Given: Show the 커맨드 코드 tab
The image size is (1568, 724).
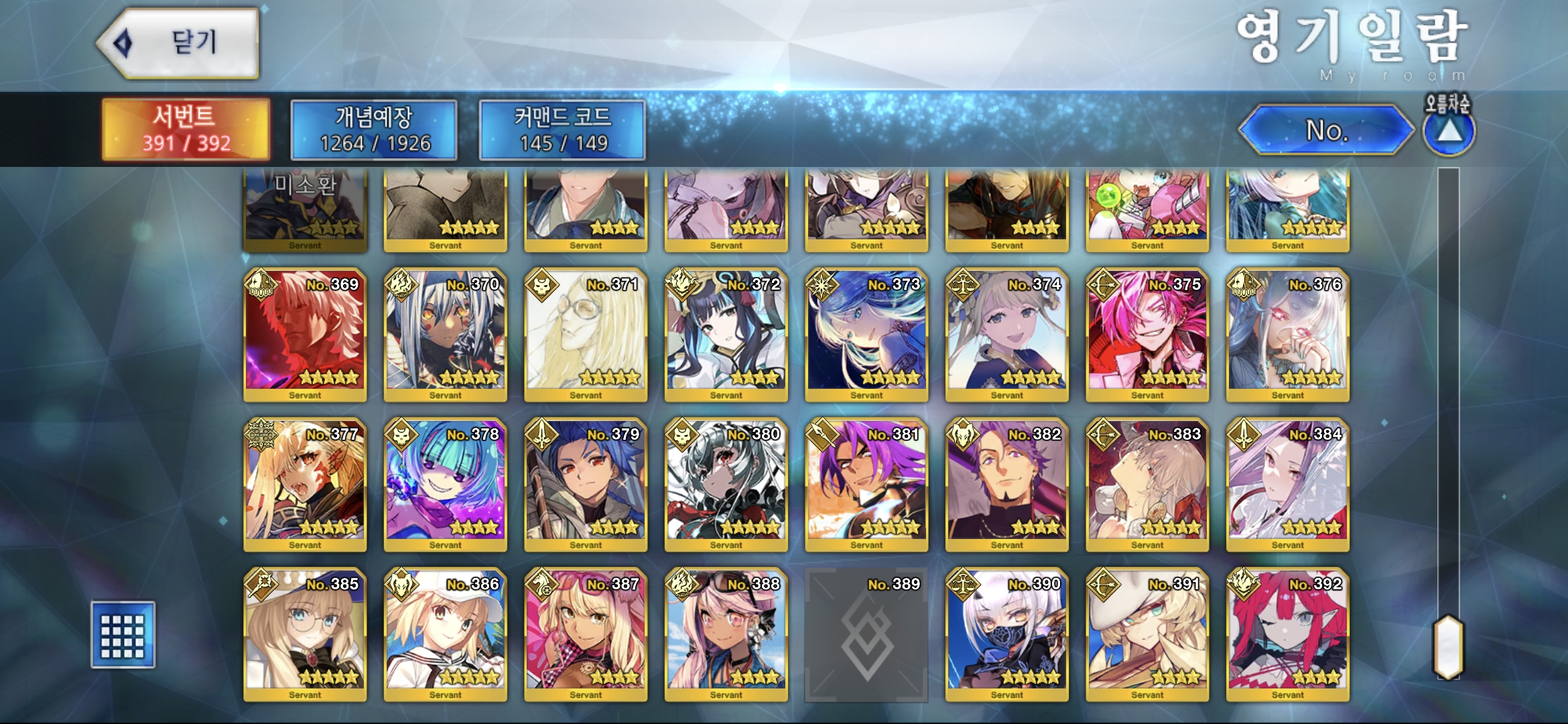Looking at the screenshot, I should click(x=562, y=129).
